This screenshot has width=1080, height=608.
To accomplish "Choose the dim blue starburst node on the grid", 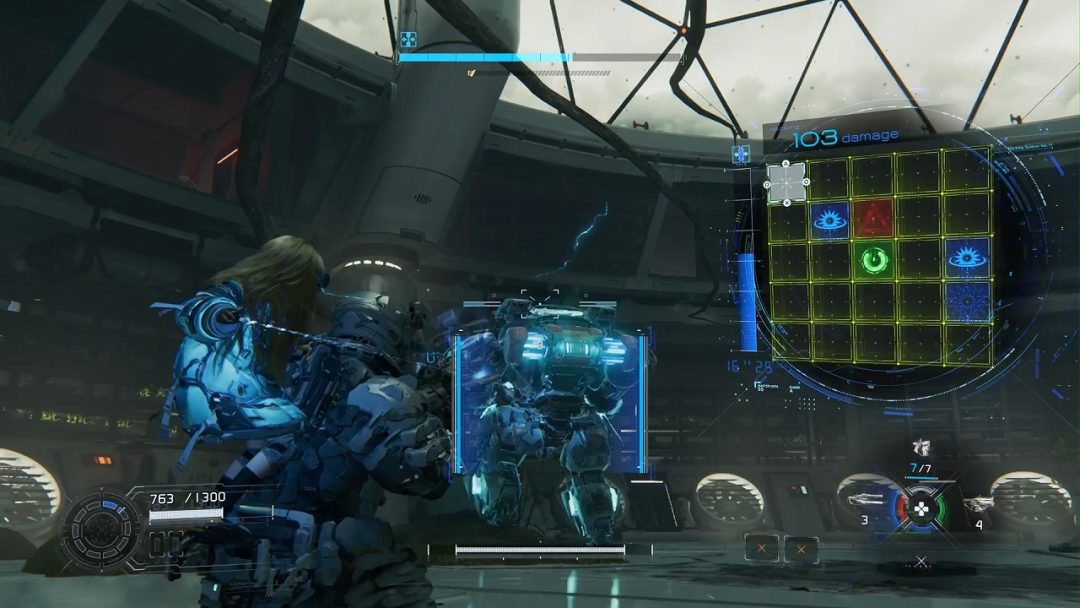I will [x=968, y=300].
